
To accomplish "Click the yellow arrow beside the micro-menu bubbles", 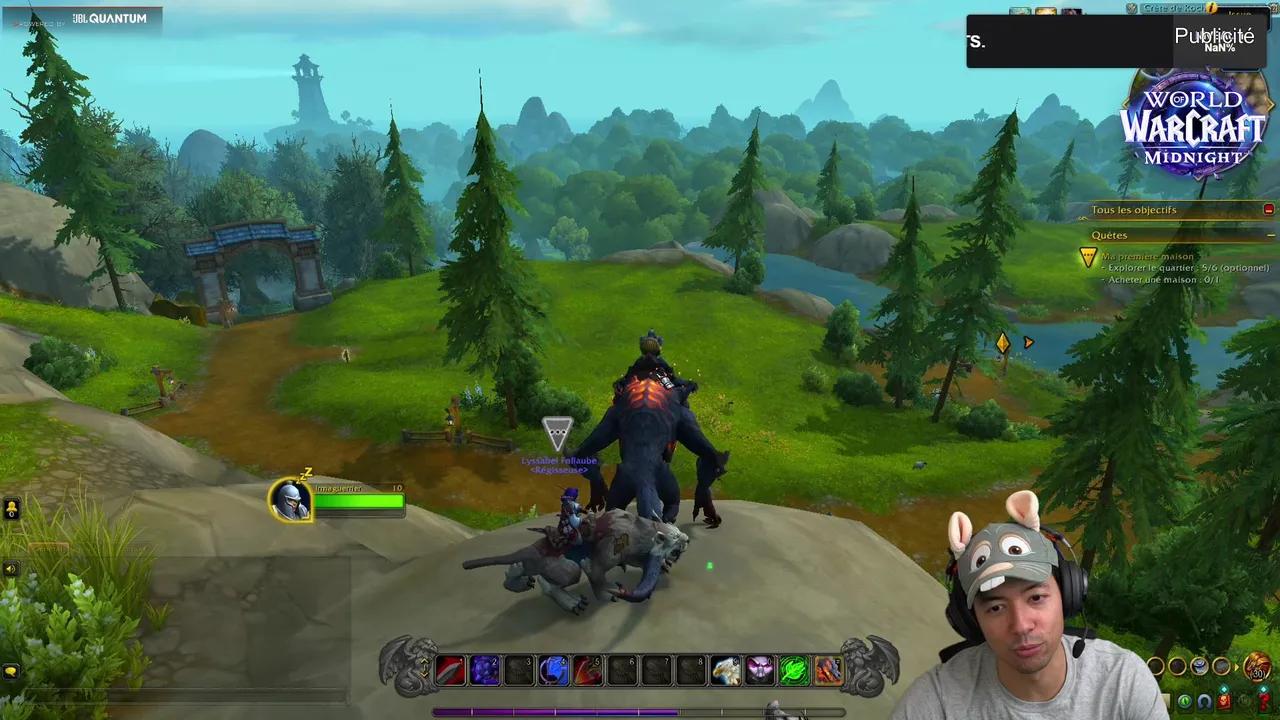I will [1237, 667].
